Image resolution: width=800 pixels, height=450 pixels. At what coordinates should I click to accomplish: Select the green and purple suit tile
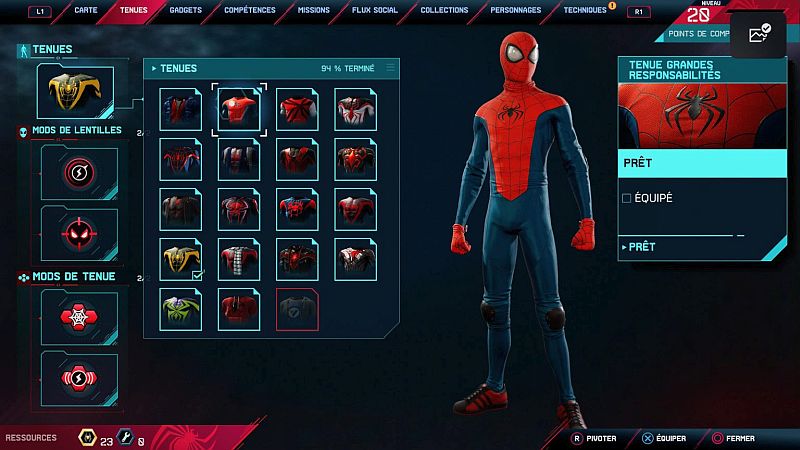tap(182, 309)
